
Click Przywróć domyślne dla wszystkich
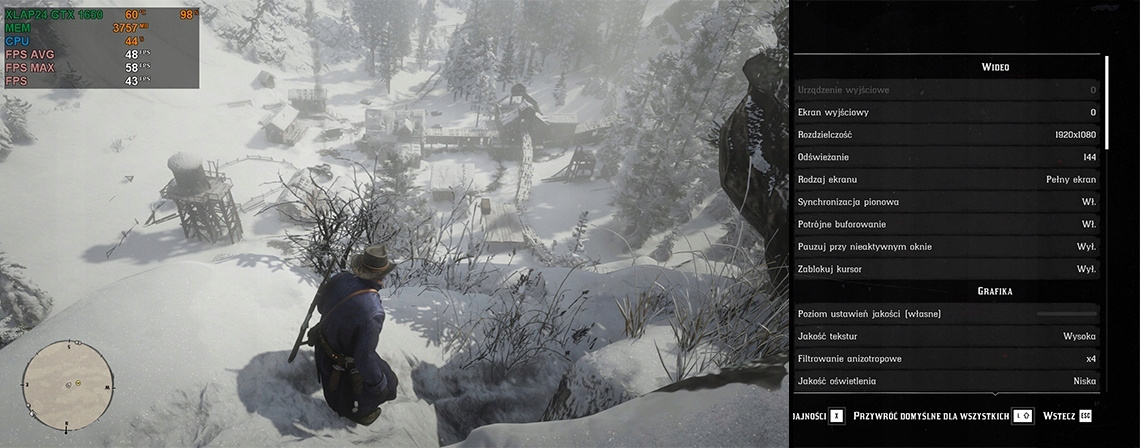943,415
